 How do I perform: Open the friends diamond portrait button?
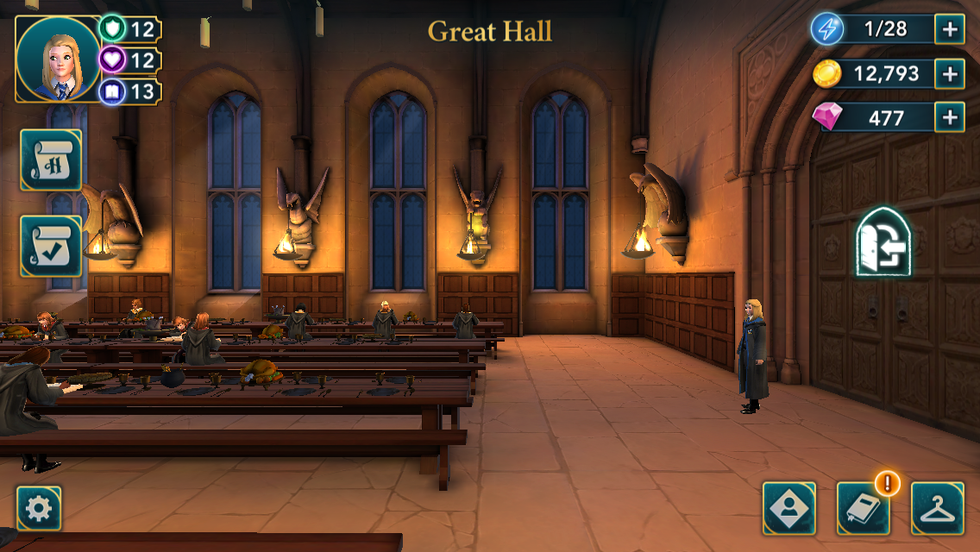click(x=789, y=508)
